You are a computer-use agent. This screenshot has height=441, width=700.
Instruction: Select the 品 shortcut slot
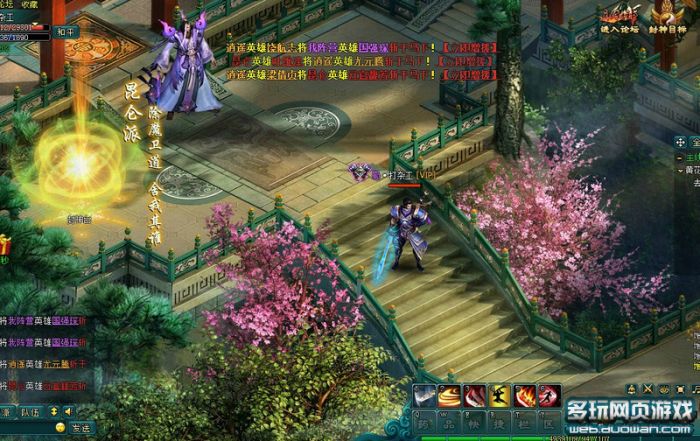(x=450, y=422)
